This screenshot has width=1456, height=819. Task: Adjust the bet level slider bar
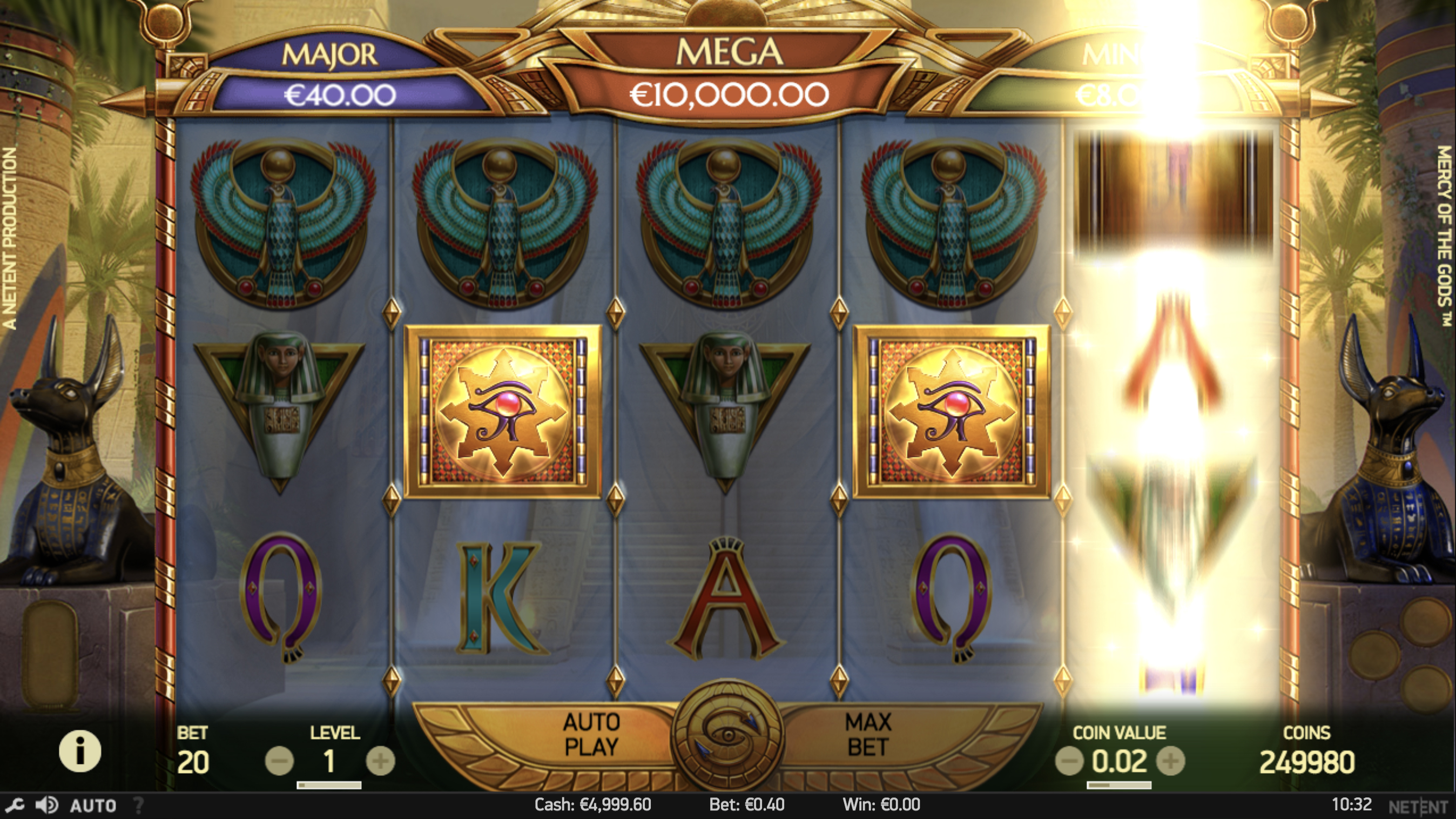click(329, 785)
